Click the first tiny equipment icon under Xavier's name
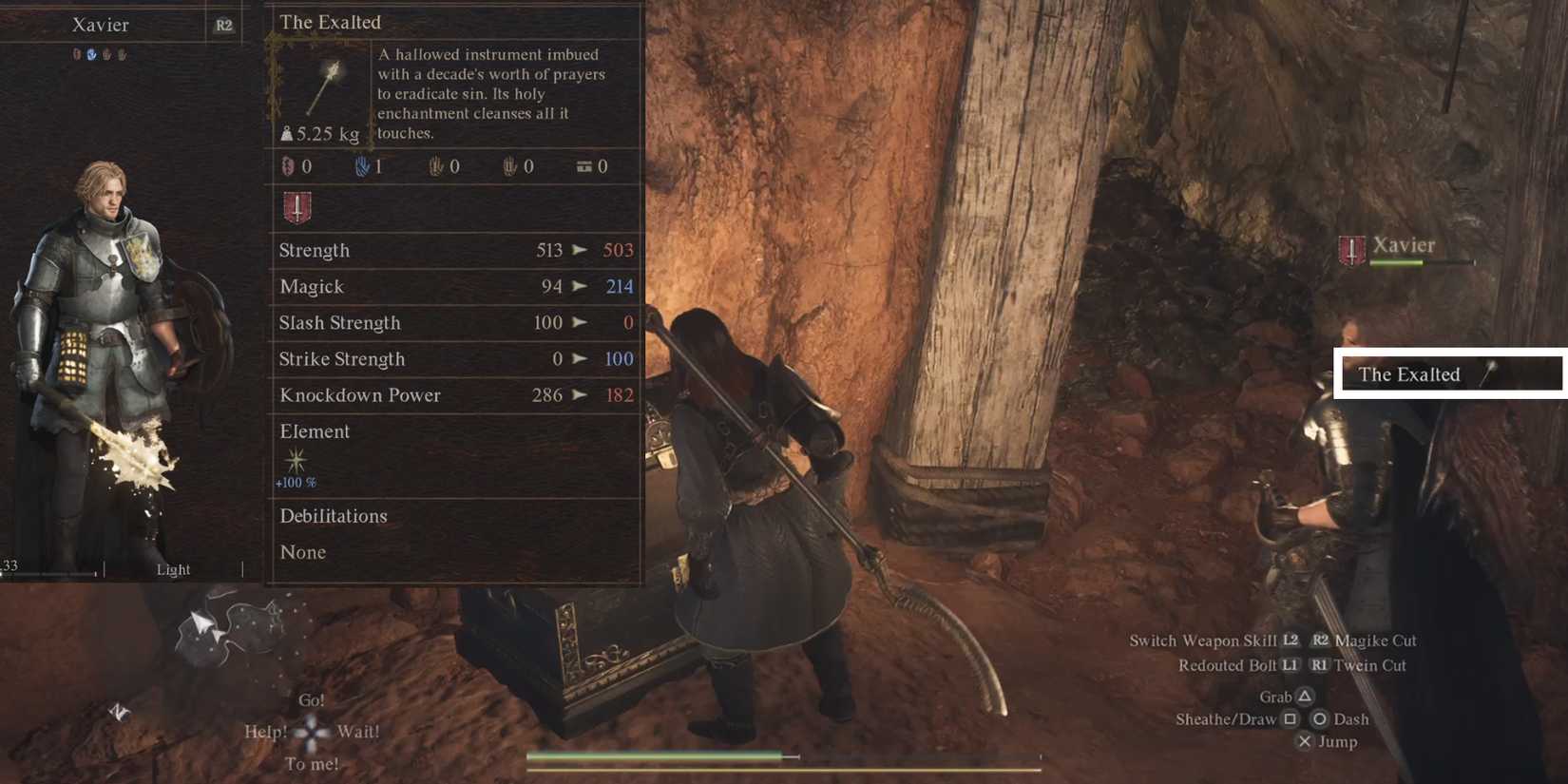The image size is (1568, 784). (x=79, y=54)
